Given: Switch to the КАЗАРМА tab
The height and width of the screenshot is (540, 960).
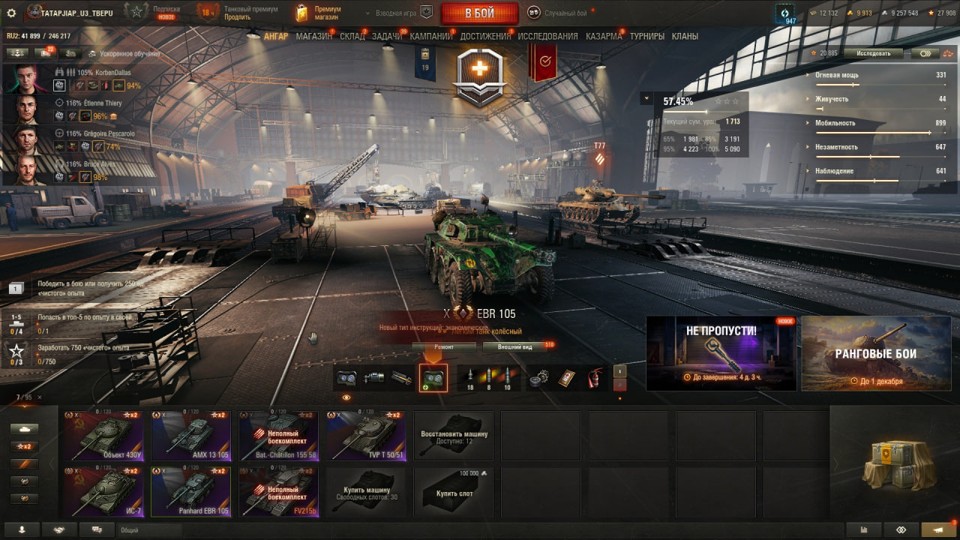Looking at the screenshot, I should (x=604, y=36).
